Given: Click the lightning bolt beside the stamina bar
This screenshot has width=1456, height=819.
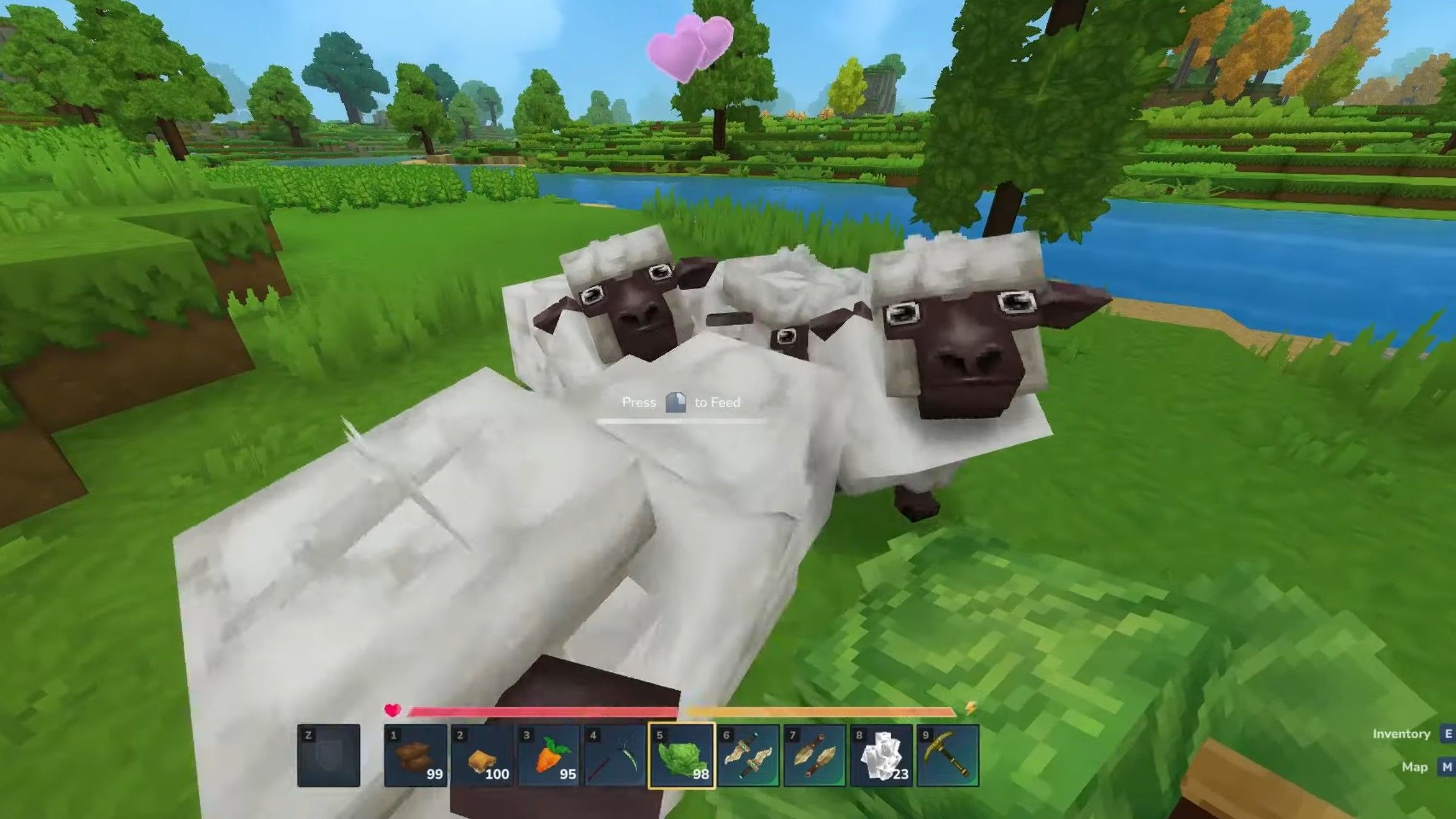Looking at the screenshot, I should click(971, 708).
